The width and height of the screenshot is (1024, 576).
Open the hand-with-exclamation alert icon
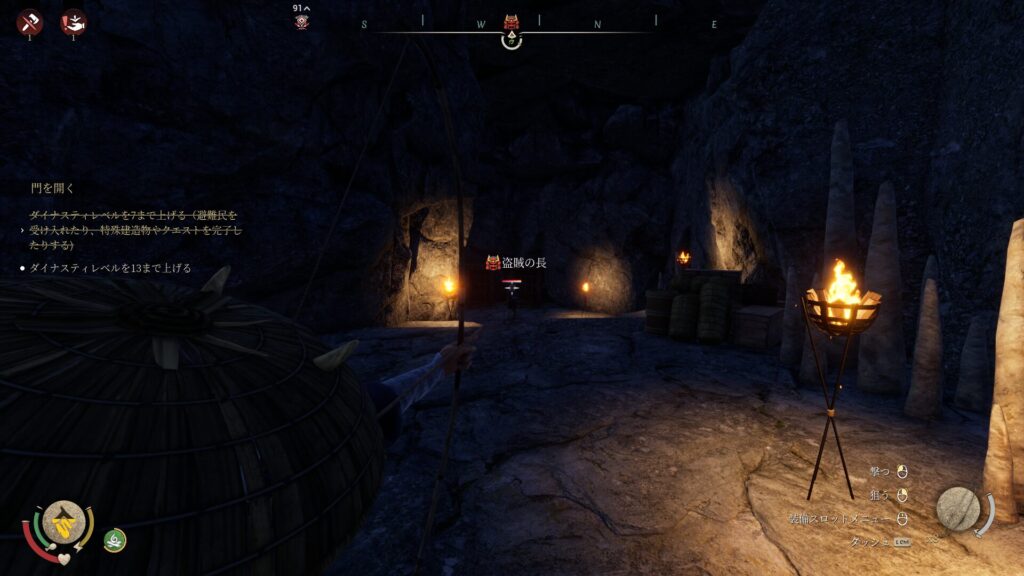[x=72, y=21]
